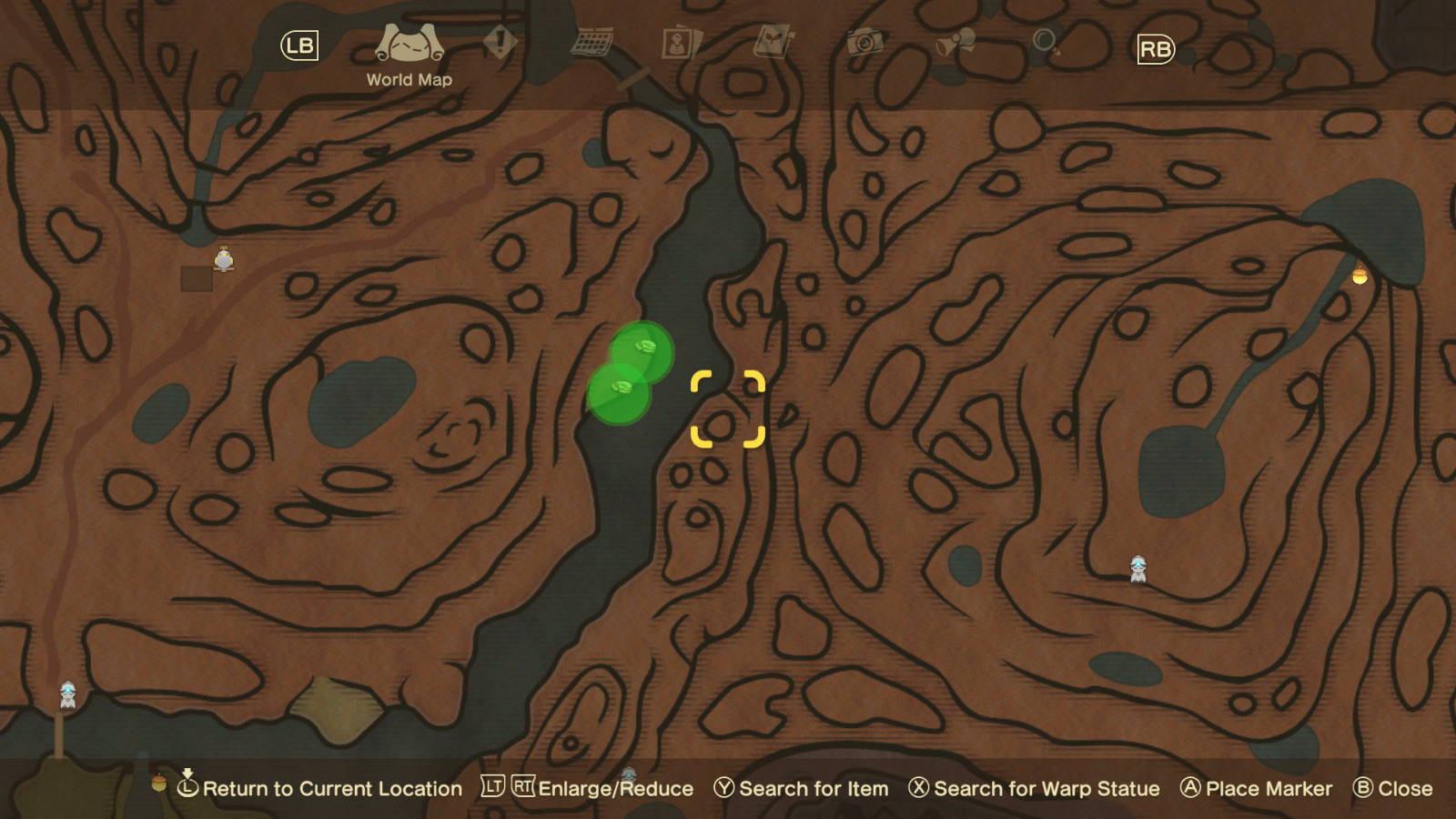Screen dimensions: 1456x819
Task: Click the upper green item location circle
Action: 642,350
